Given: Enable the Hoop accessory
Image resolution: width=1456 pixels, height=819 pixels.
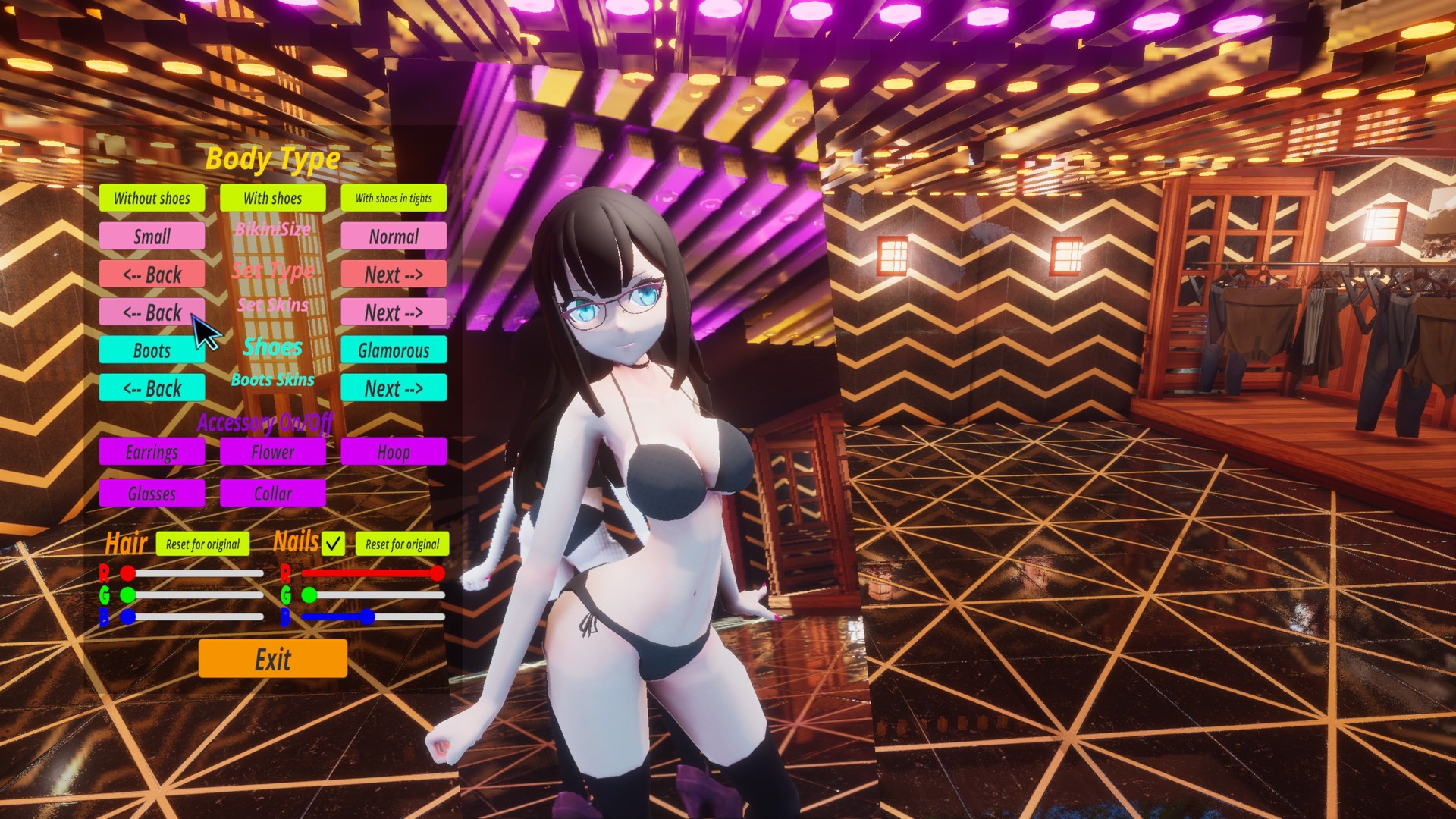Looking at the screenshot, I should pos(394,452).
